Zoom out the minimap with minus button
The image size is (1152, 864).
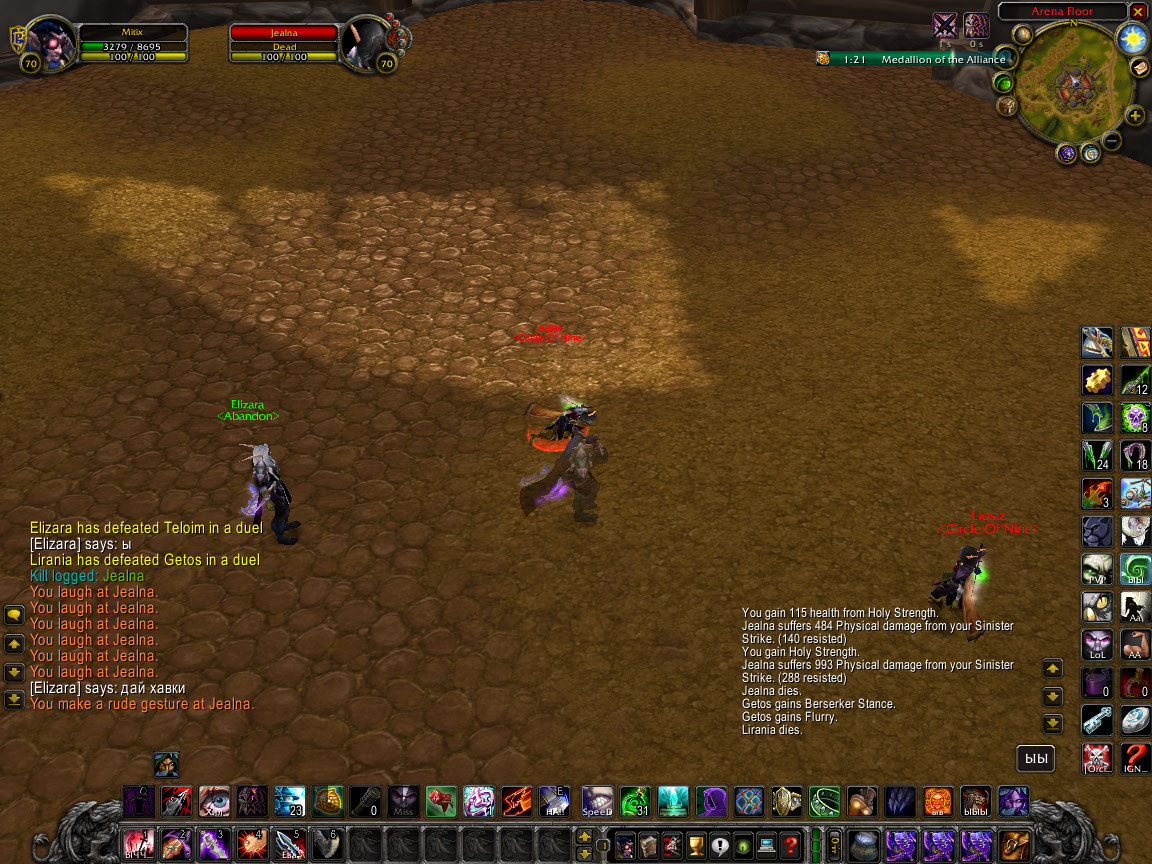(1112, 141)
